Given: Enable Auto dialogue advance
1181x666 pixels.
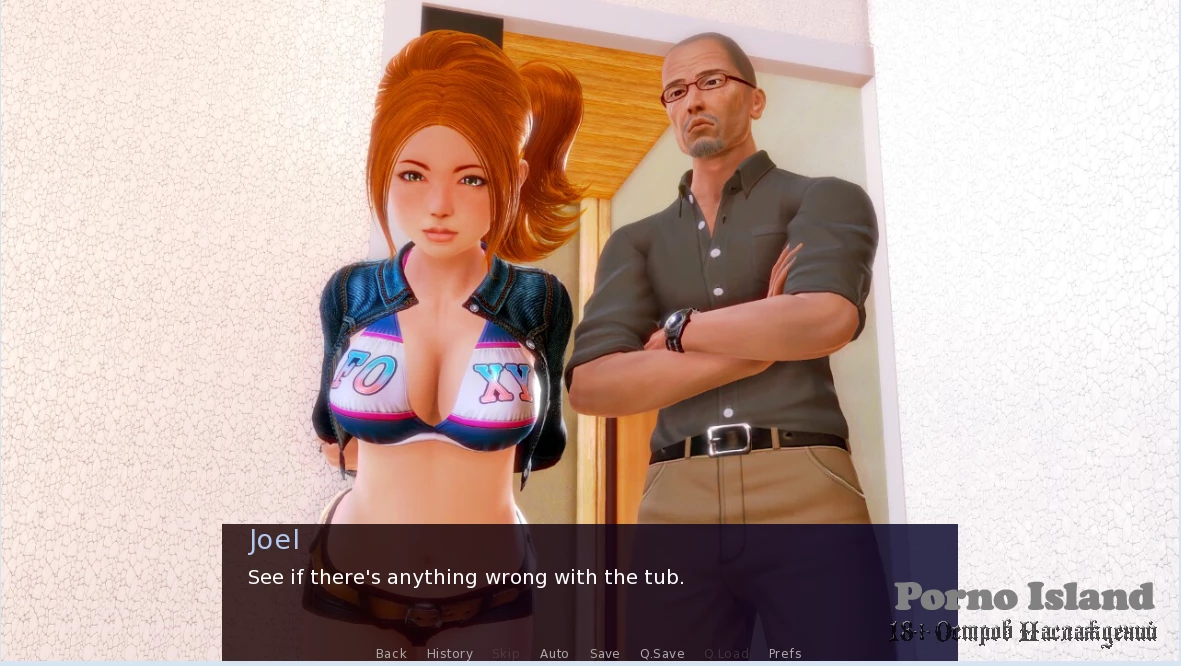Looking at the screenshot, I should pos(554,654).
